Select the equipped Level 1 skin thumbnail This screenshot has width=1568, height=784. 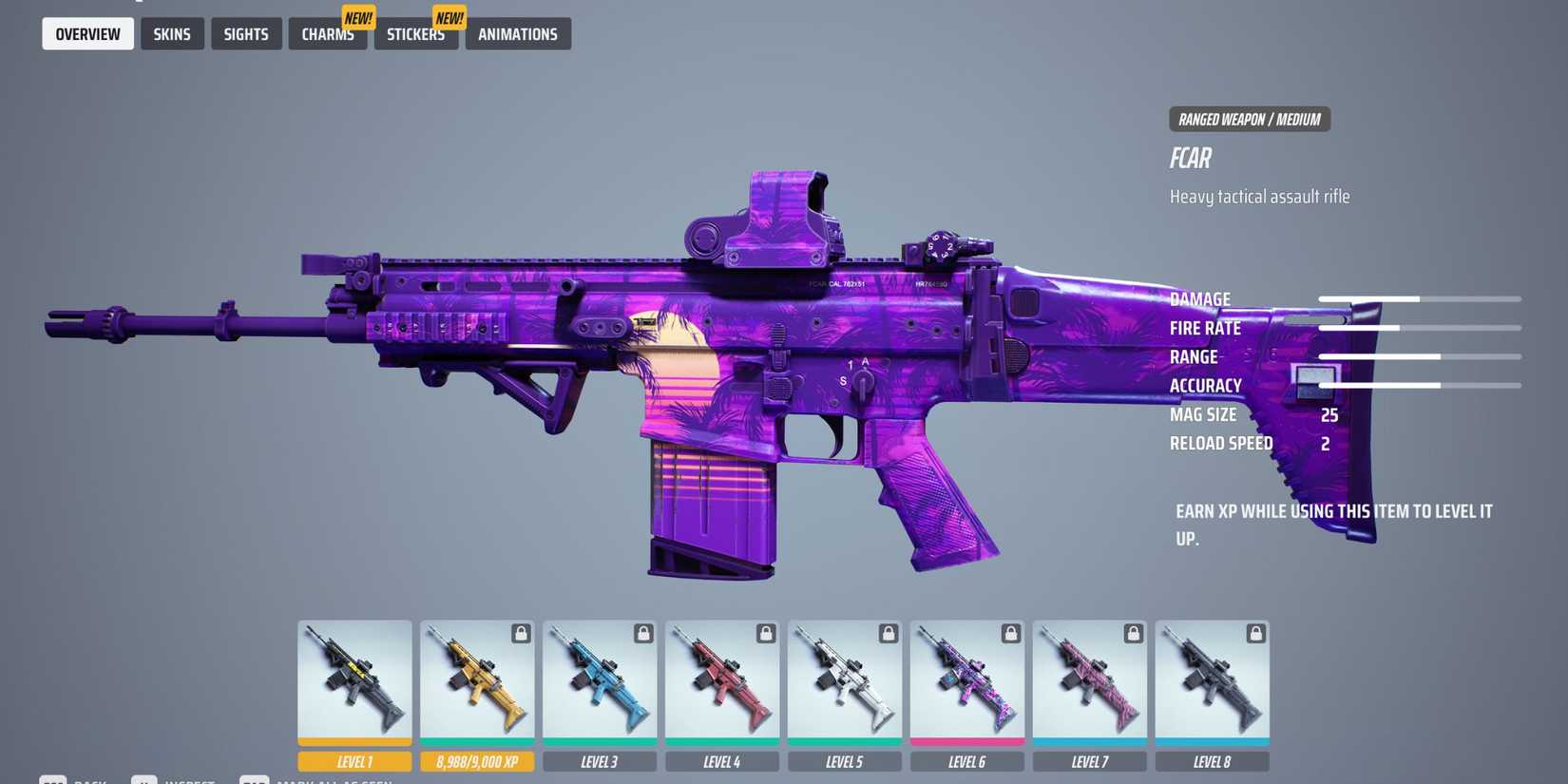pos(354,679)
